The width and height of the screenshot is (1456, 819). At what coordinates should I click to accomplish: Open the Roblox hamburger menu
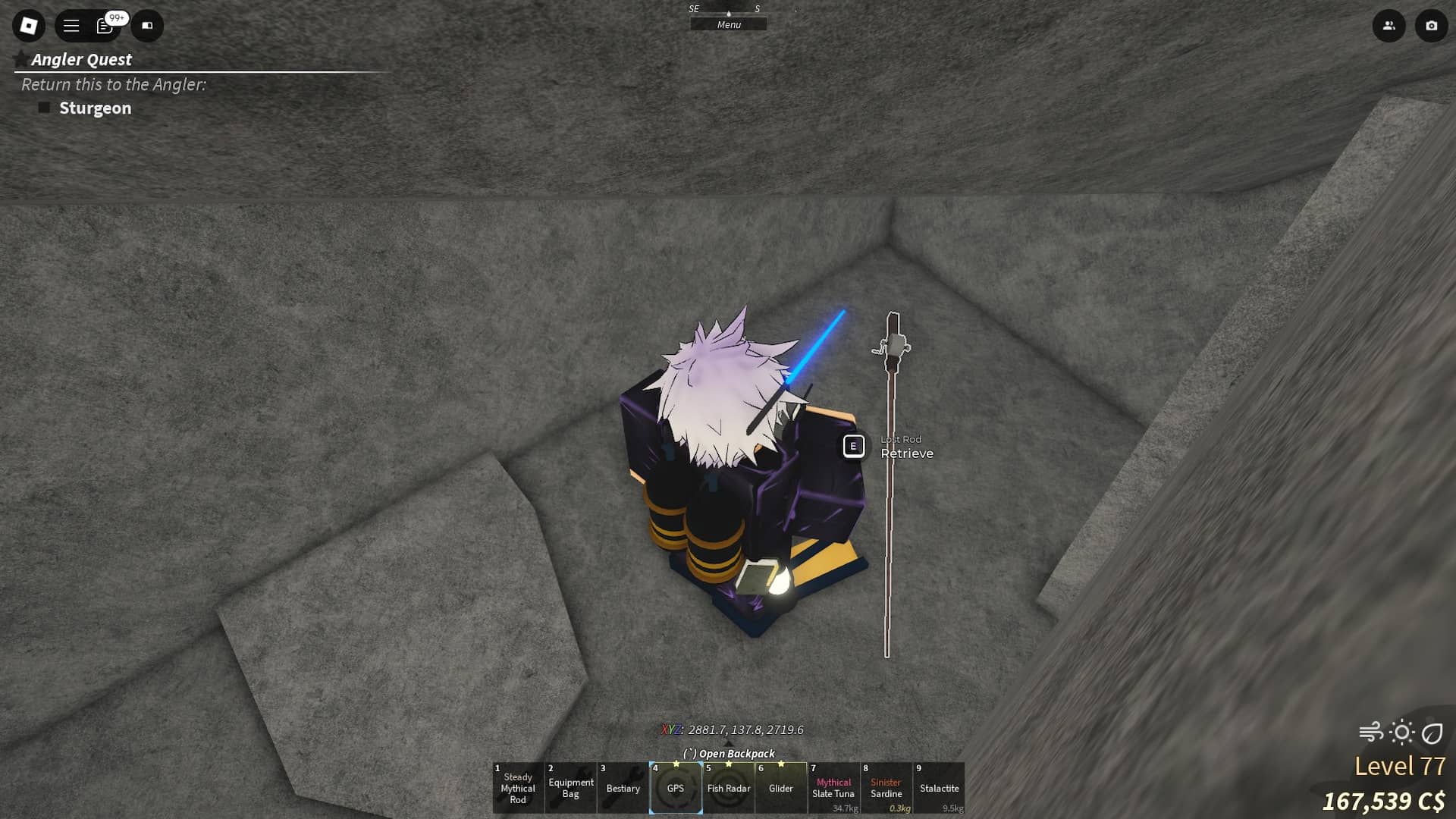(x=71, y=25)
